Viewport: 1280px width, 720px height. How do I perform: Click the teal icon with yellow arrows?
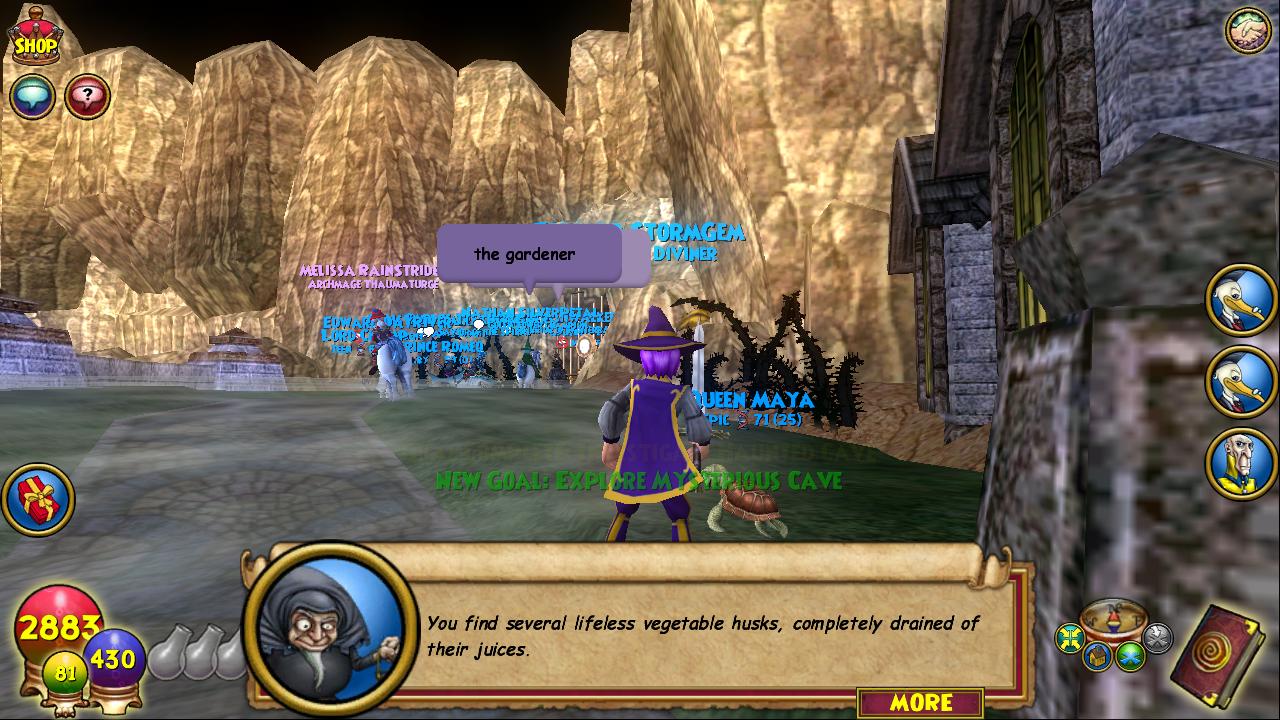tap(1070, 637)
